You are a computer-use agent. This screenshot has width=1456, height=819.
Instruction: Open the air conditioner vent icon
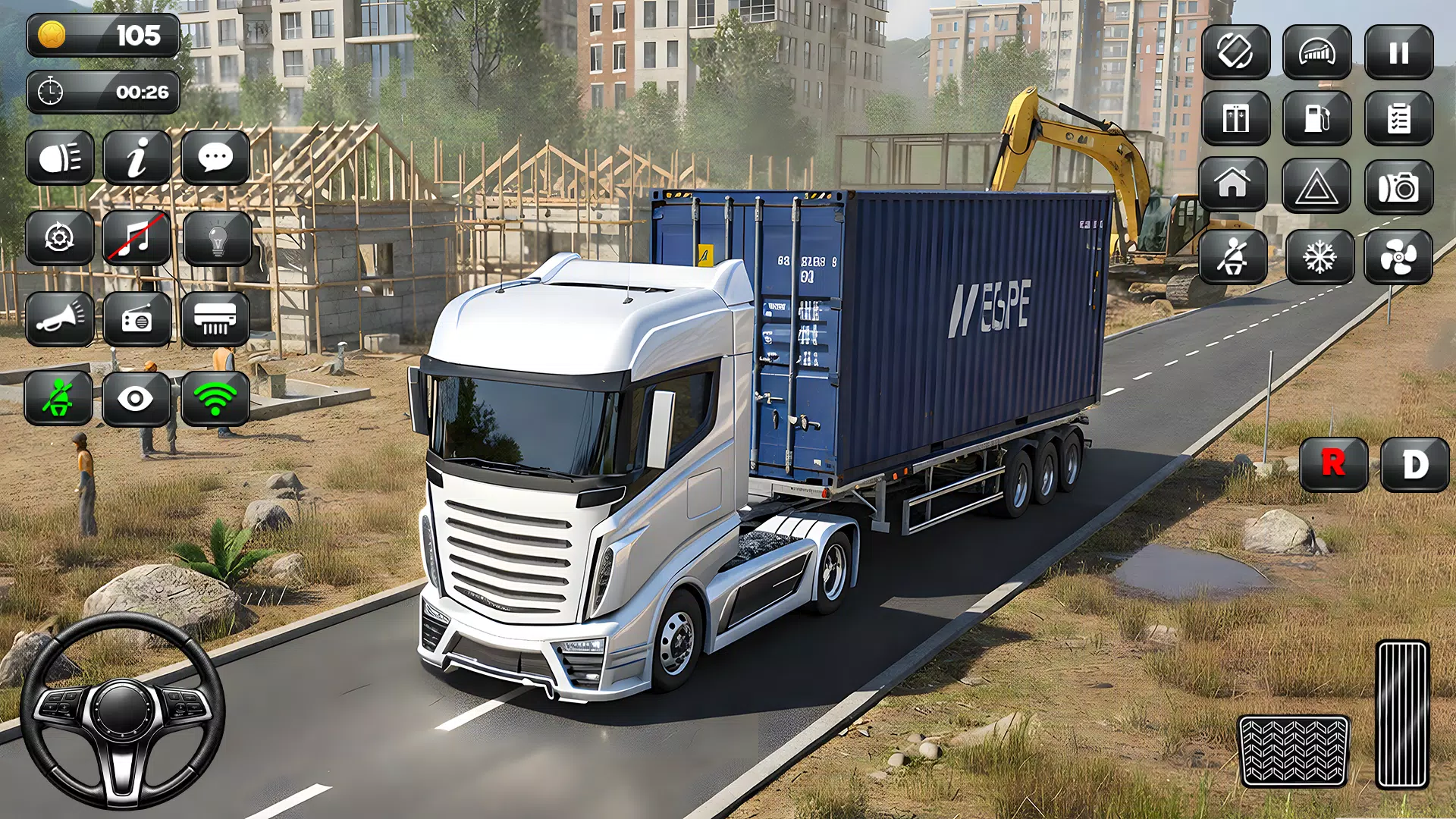(217, 318)
